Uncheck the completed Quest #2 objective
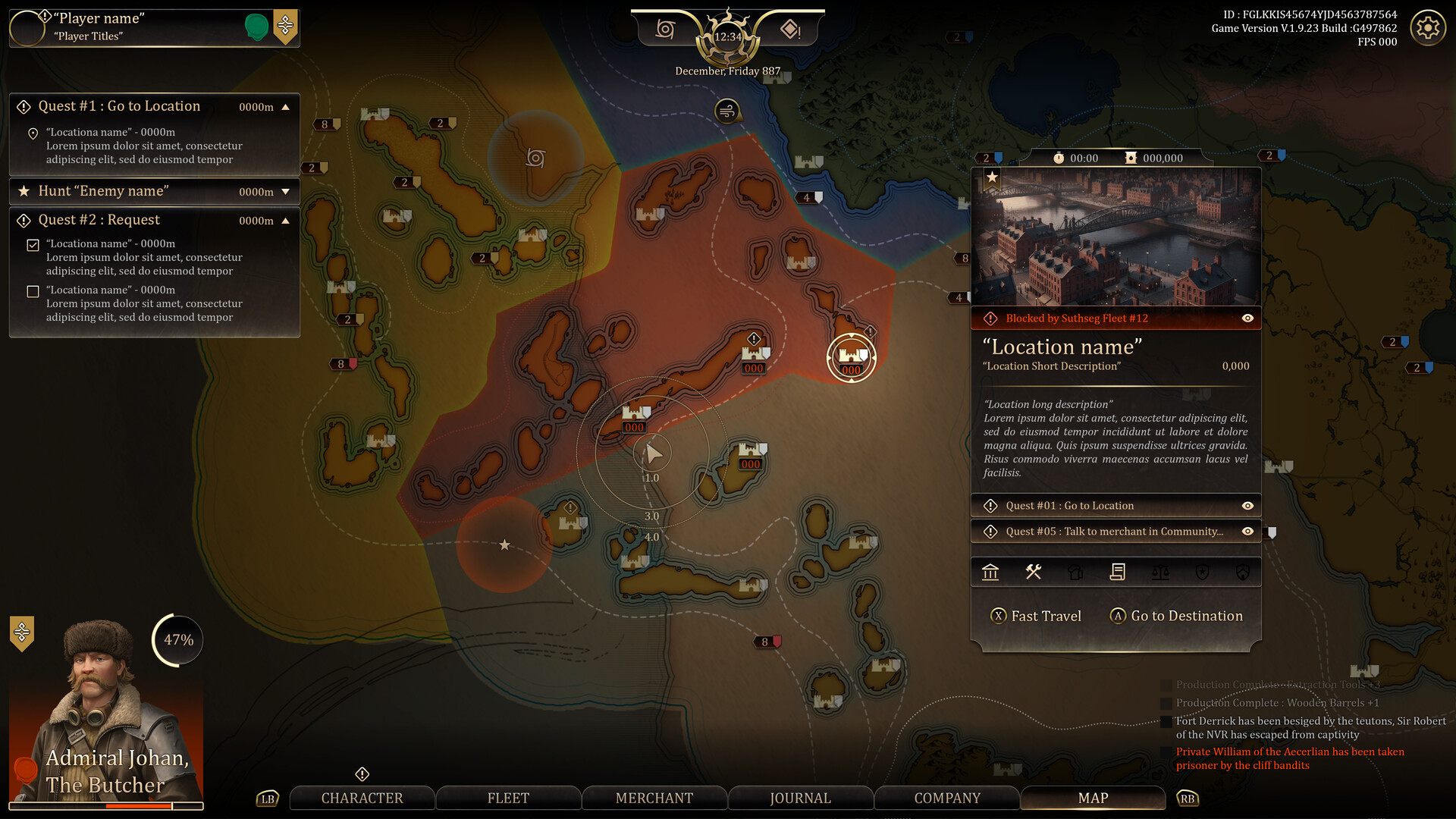The image size is (1456, 819). click(33, 245)
